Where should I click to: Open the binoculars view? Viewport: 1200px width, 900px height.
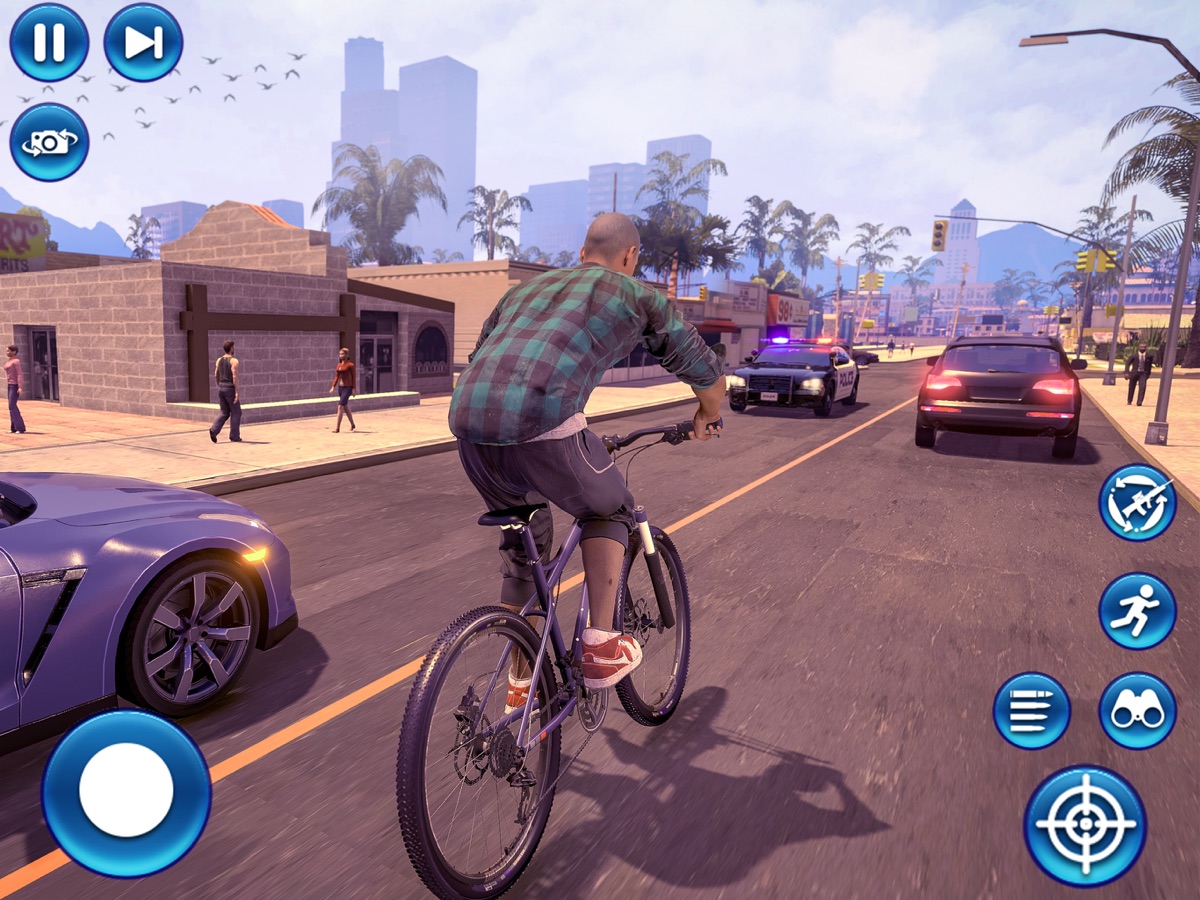(1137, 710)
